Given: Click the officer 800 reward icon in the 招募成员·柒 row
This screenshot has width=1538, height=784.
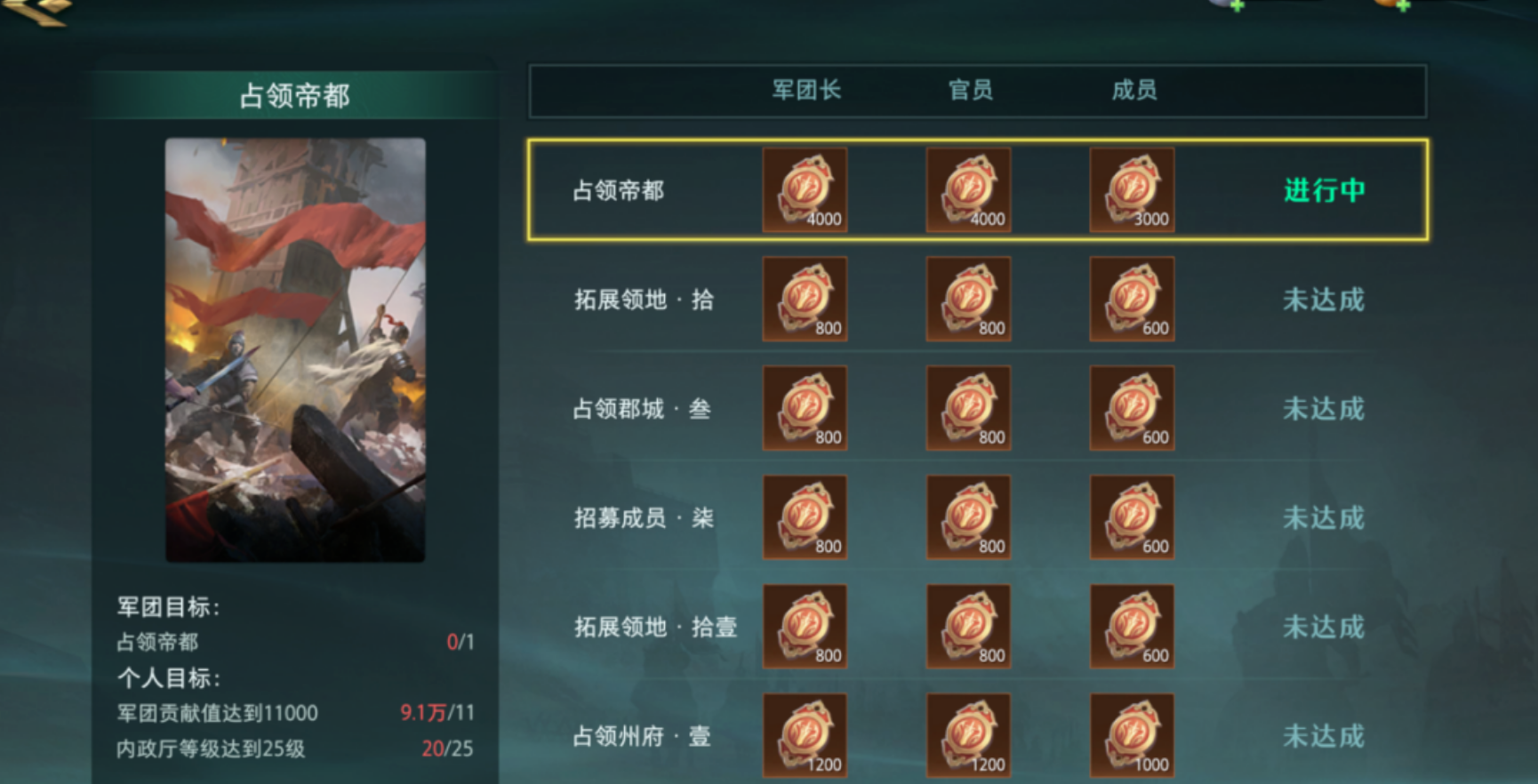Looking at the screenshot, I should coord(968,517).
